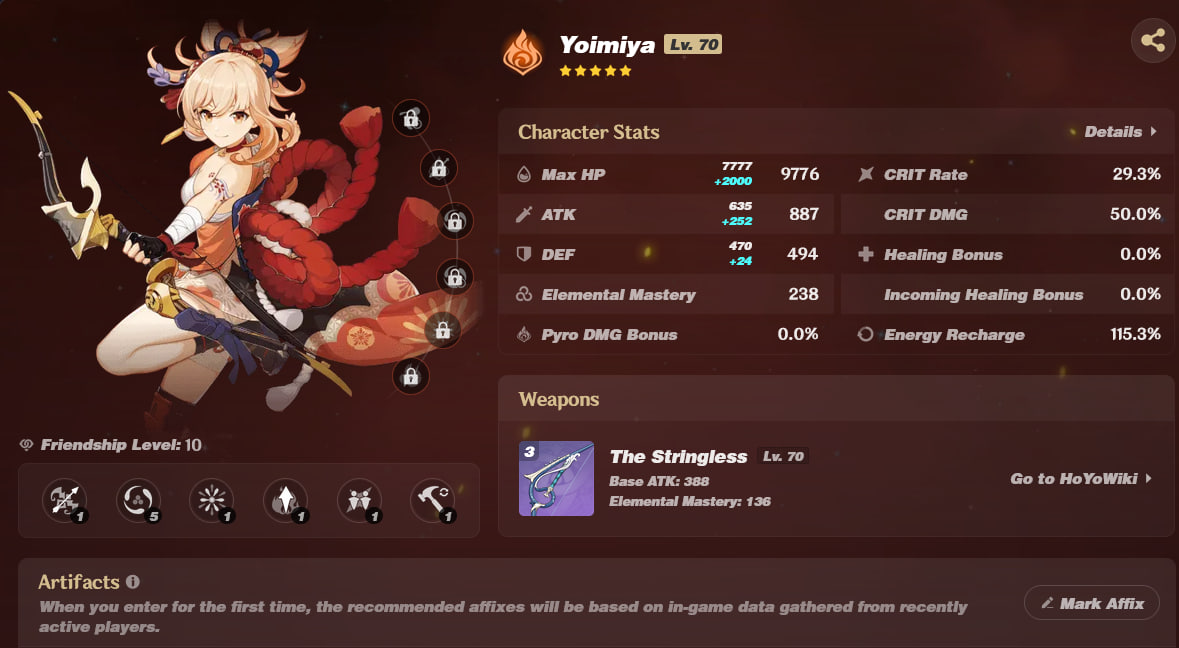This screenshot has height=648, width=1179.
Task: Select the firework burst talent icon
Action: coord(212,500)
